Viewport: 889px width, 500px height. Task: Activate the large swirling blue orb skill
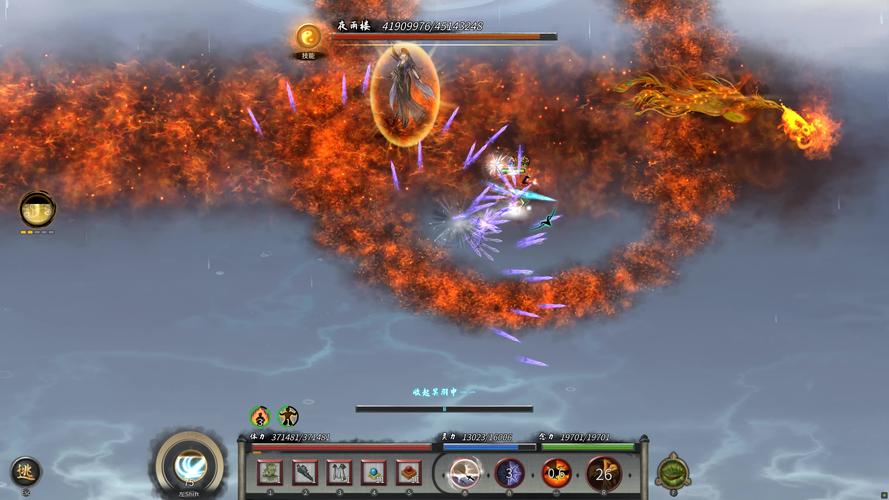189,465
